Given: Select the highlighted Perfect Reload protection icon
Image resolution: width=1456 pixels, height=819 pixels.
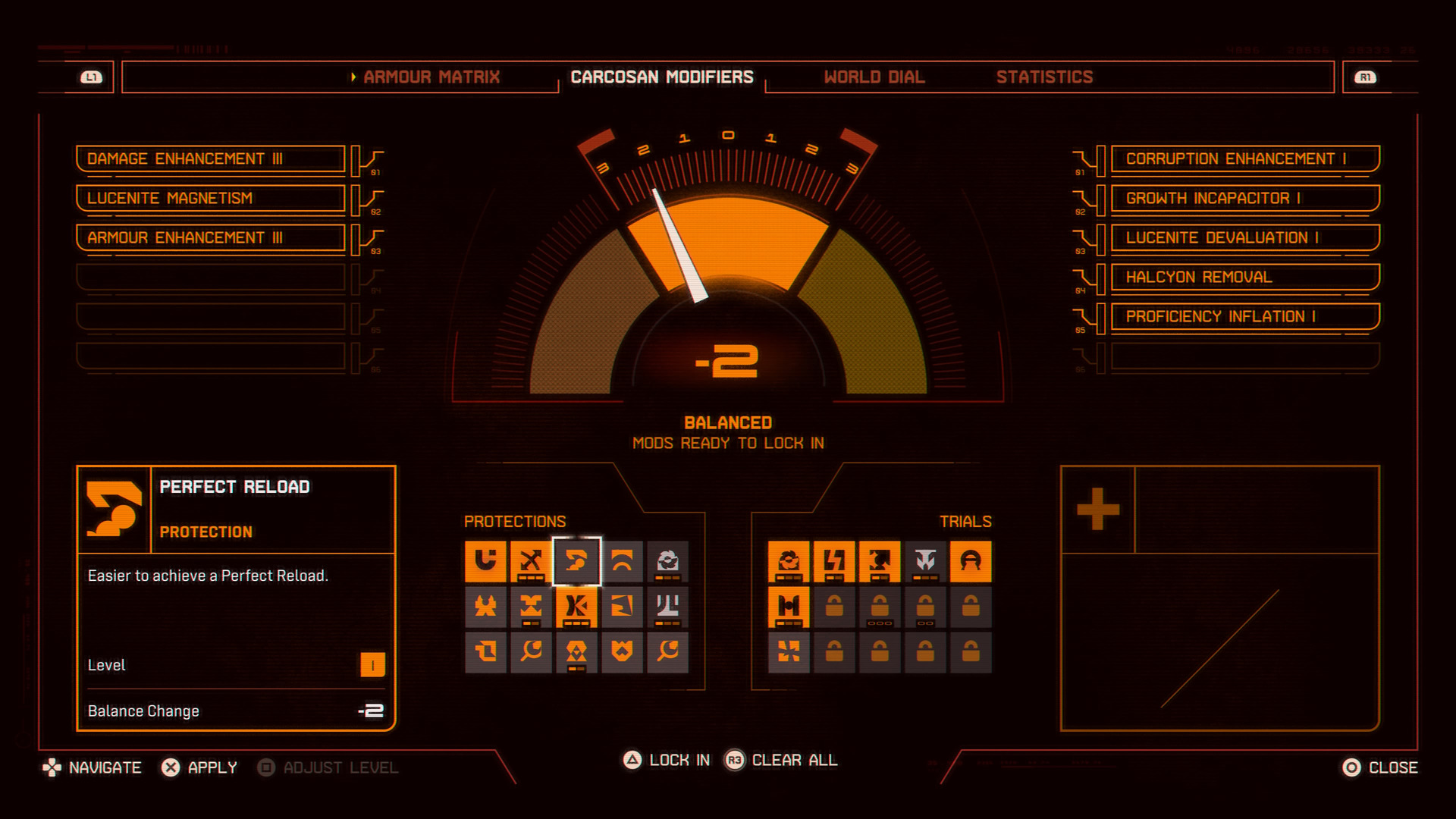Looking at the screenshot, I should point(576,561).
